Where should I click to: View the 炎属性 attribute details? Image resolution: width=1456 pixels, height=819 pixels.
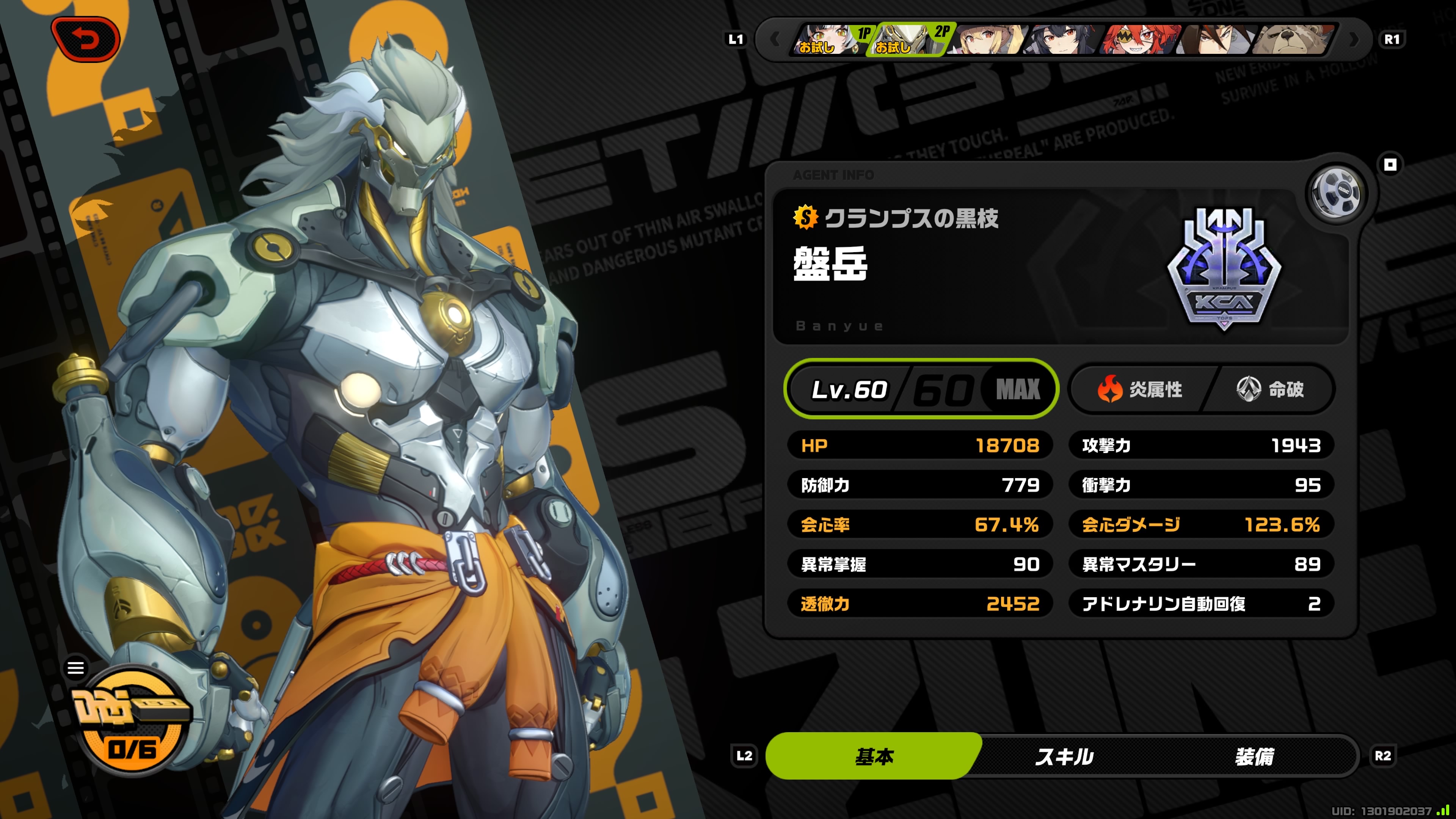coord(1139,389)
